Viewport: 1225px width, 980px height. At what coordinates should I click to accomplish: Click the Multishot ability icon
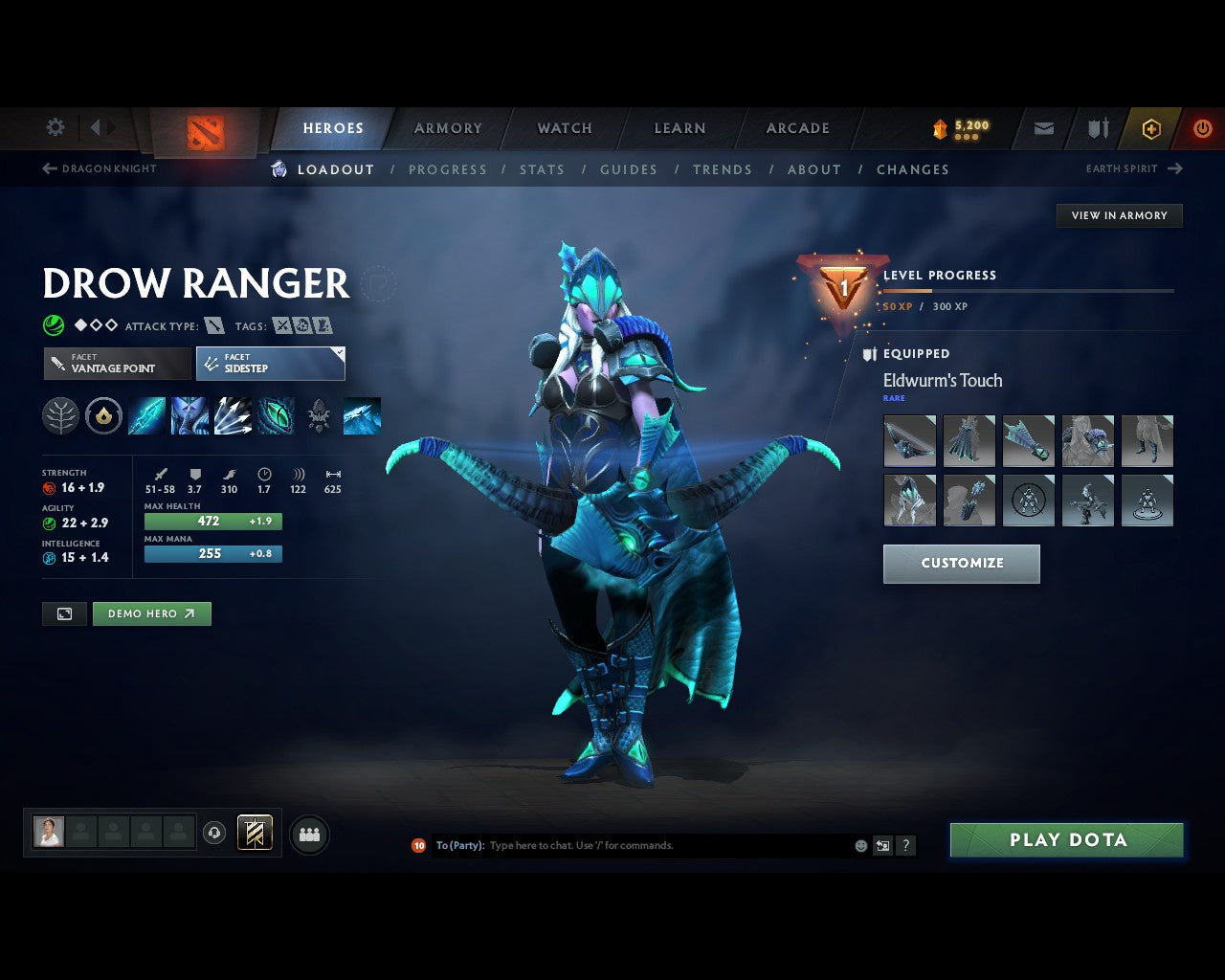coord(234,415)
